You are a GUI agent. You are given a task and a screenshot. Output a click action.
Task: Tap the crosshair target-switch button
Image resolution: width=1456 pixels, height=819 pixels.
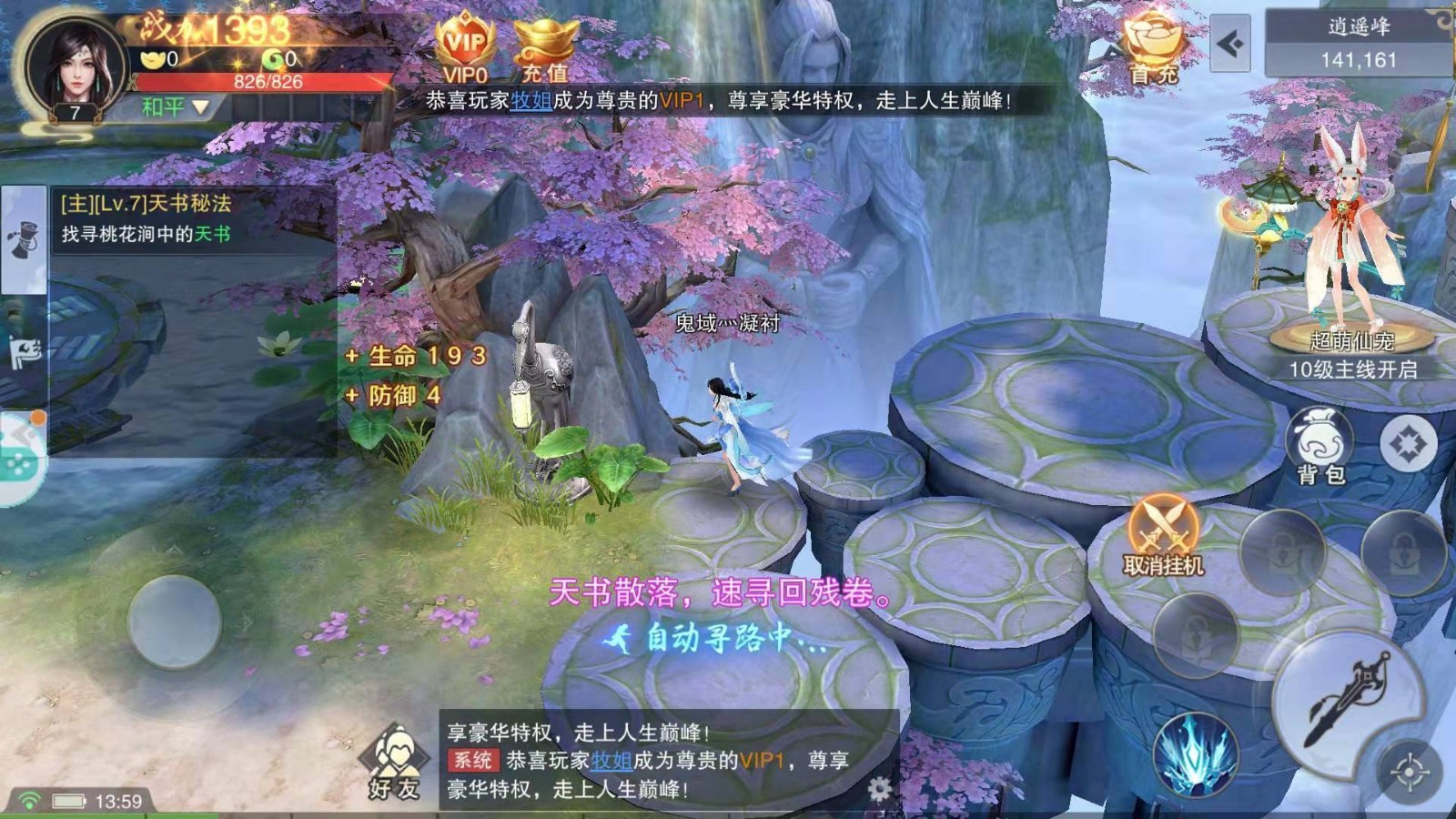coord(1410,773)
